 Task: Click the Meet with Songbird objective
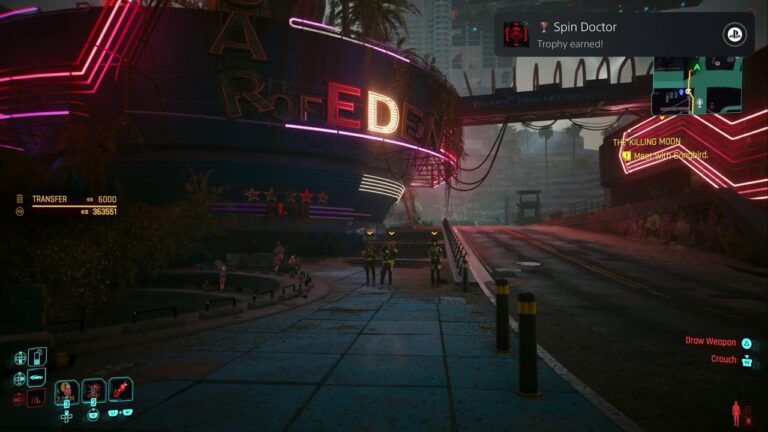point(664,155)
